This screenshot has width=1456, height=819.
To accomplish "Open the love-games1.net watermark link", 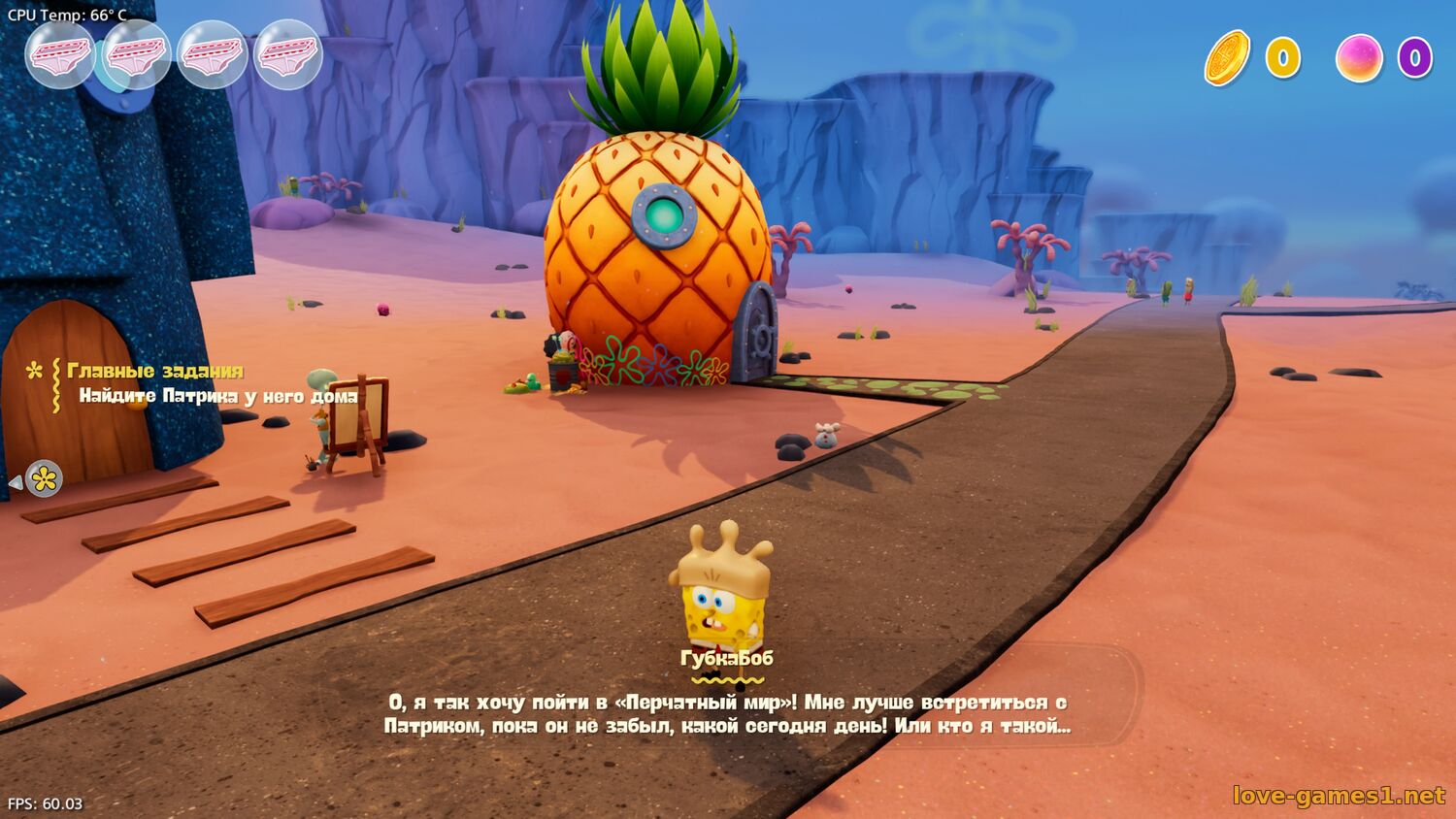I will point(1339,796).
